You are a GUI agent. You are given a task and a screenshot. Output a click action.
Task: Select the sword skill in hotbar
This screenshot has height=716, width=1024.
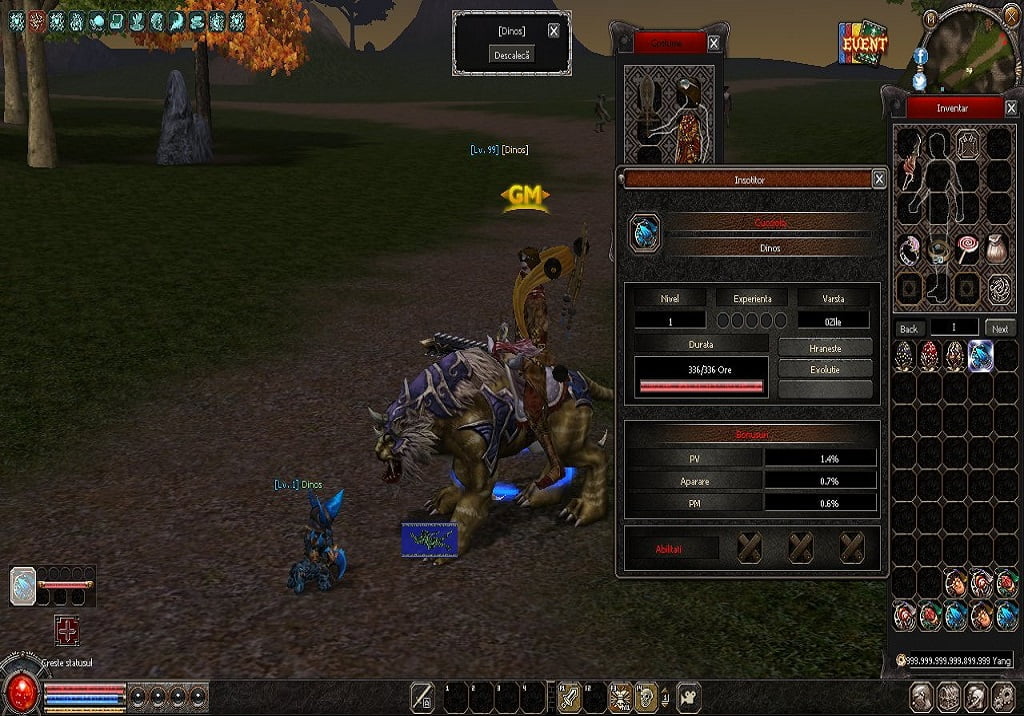click(571, 696)
